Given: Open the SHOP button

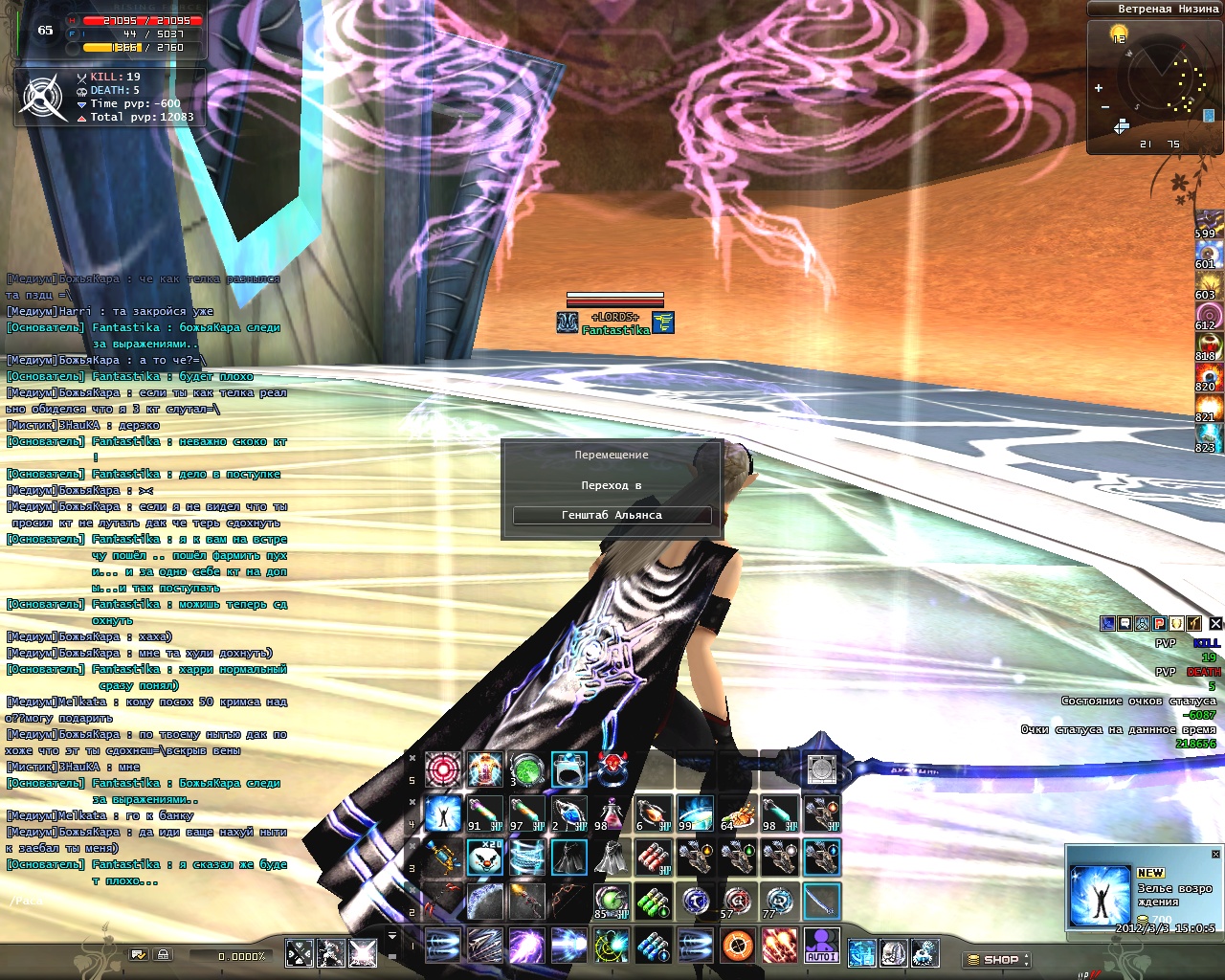Looking at the screenshot, I should point(996,959).
